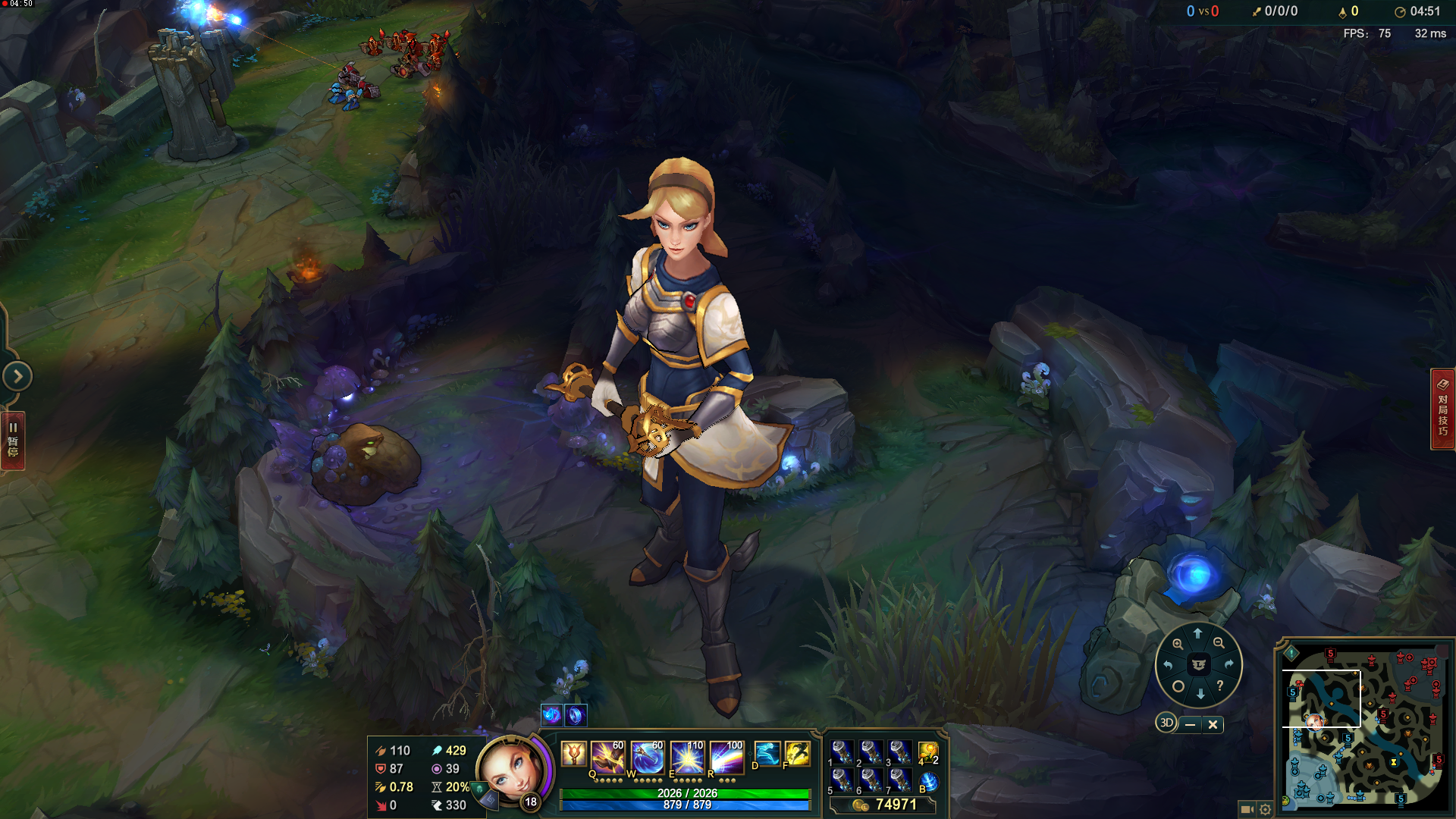Activate the blue Recall button
The height and width of the screenshot is (819, 1456).
coord(928,782)
